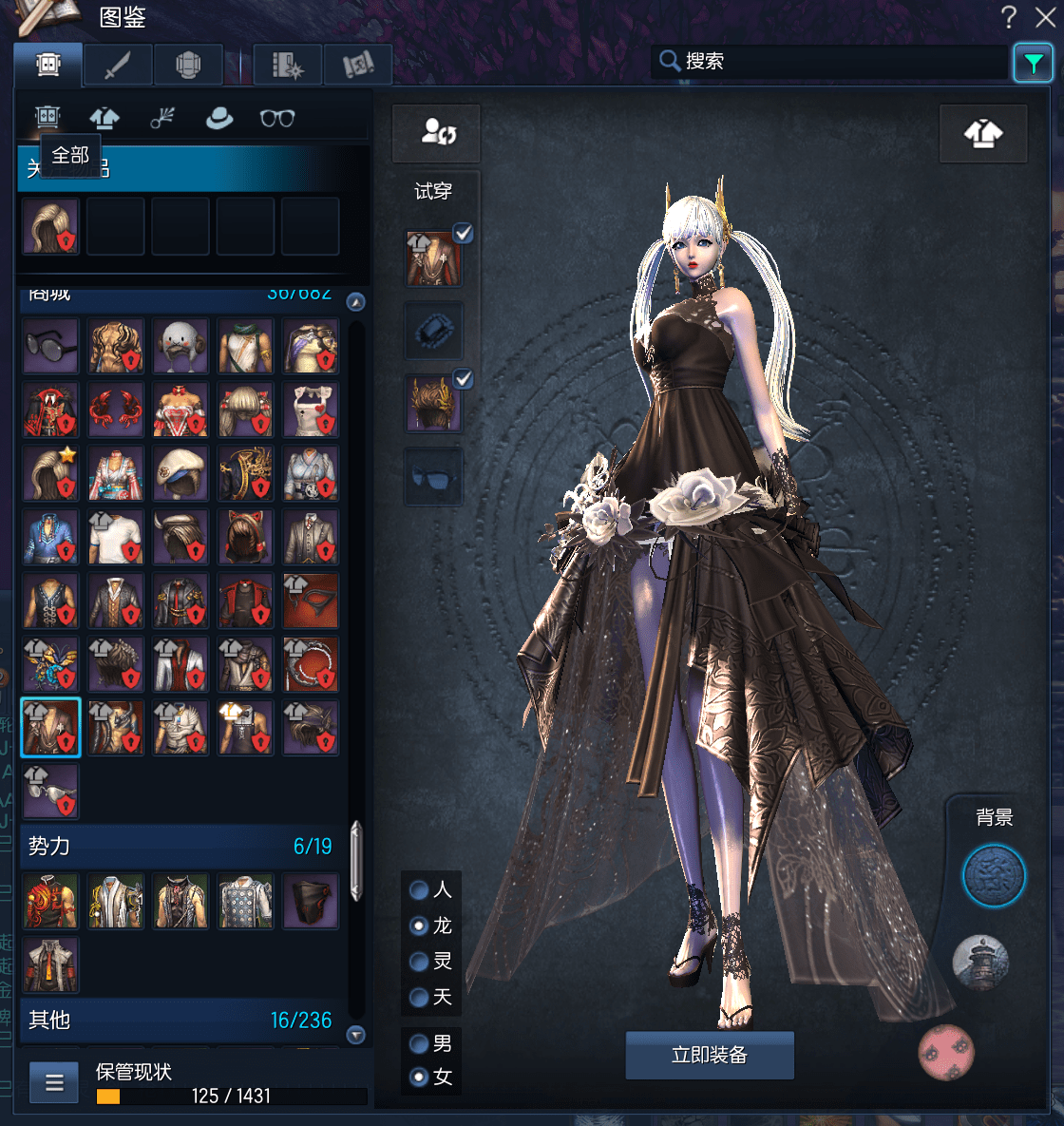Select the 男 gender option
The height and width of the screenshot is (1126, 1064).
pos(419,1044)
